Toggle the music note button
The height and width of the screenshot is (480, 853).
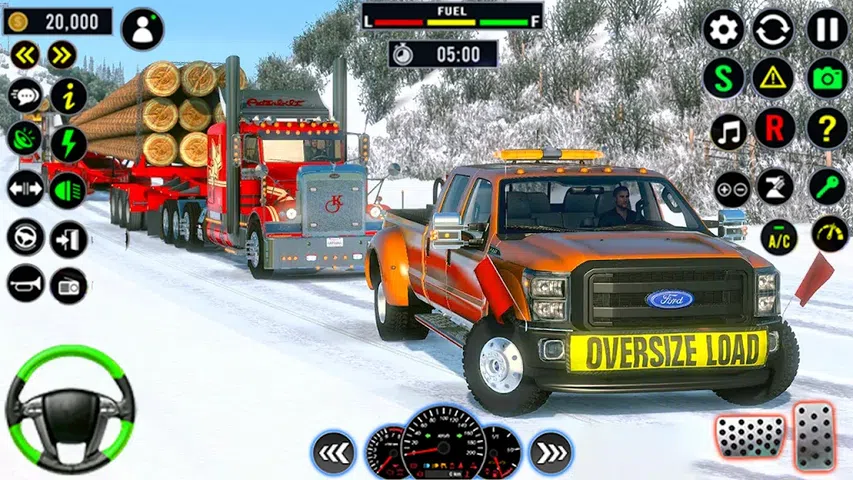729,130
